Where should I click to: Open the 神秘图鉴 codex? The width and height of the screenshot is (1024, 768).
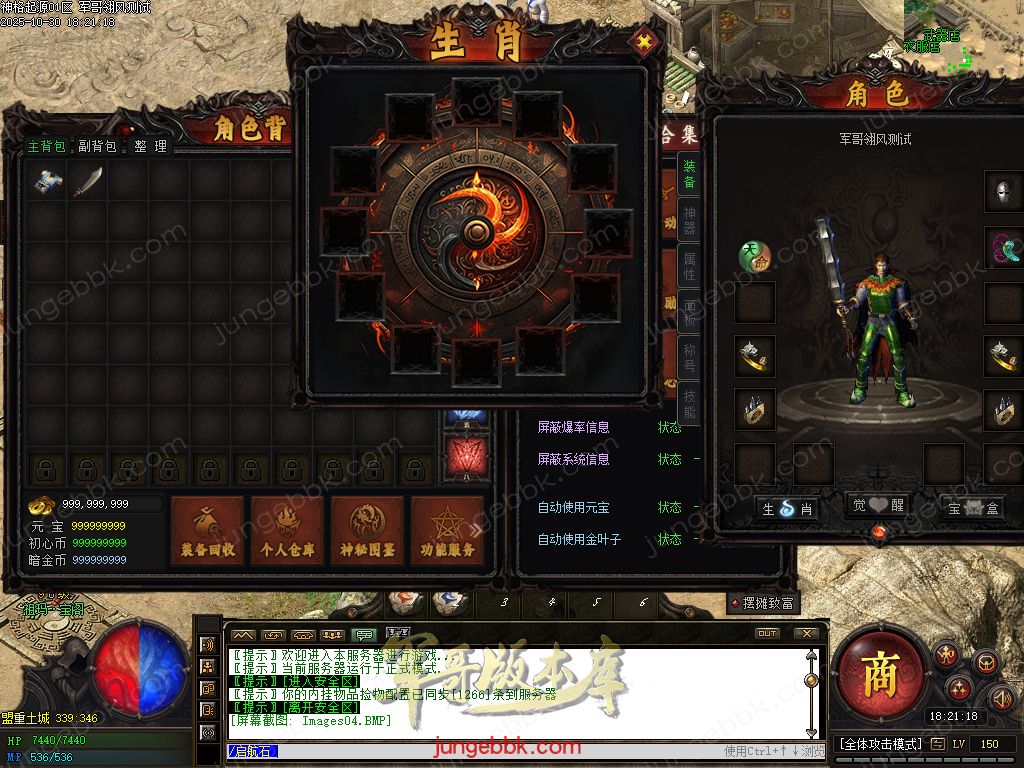click(x=367, y=530)
